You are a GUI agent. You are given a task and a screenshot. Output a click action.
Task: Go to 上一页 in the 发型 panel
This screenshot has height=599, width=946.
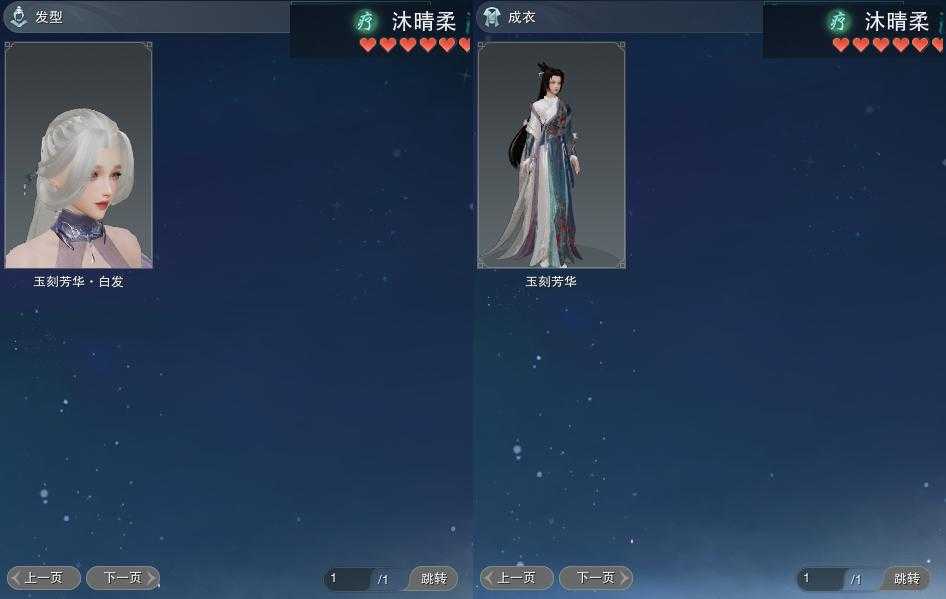click(x=44, y=578)
